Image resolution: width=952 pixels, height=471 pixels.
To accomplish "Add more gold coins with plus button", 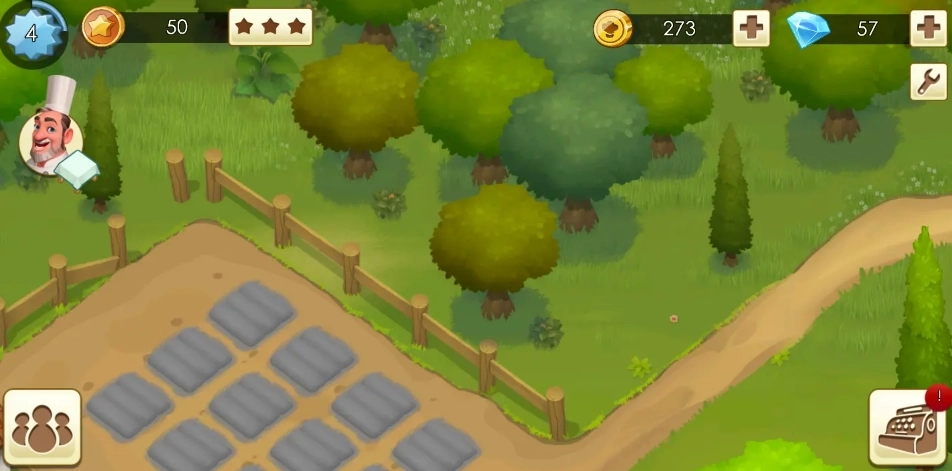I will (751, 29).
